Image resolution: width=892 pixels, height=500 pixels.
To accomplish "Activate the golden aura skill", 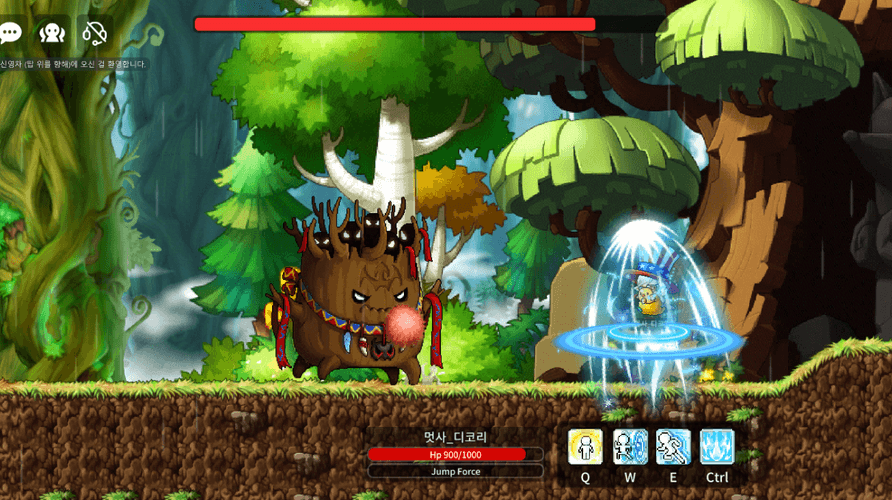I will [585, 447].
